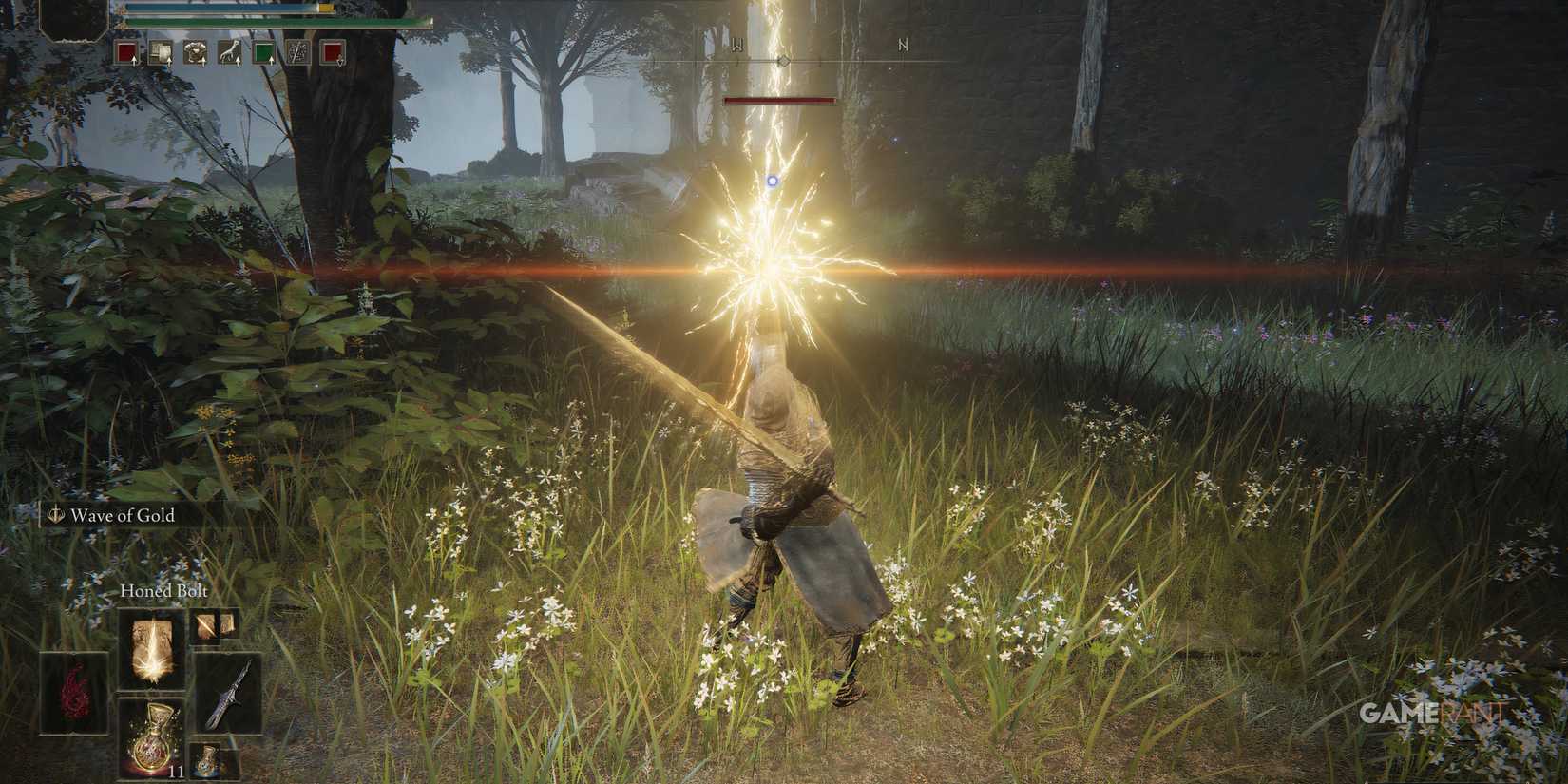
Task: Click the crossed-swords emblem beside Wave of Gold
Action: [x=55, y=516]
